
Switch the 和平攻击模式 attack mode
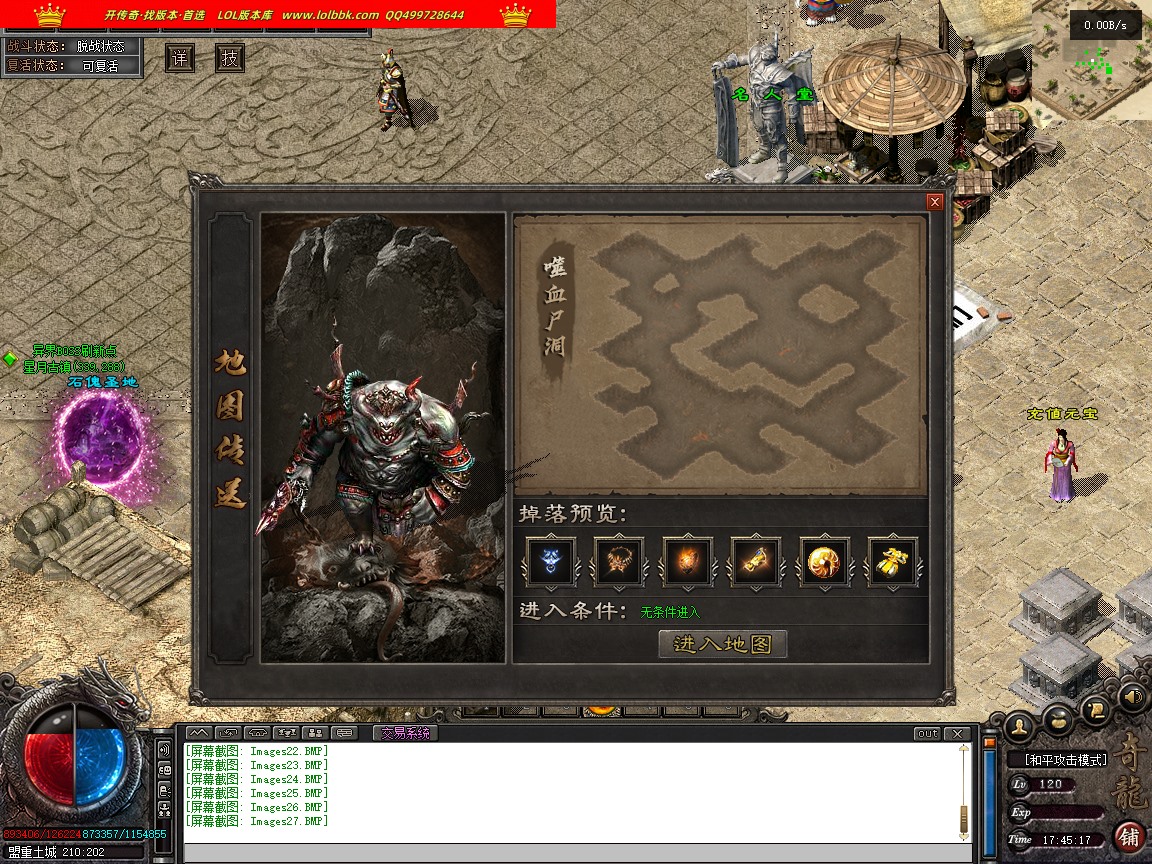[1066, 760]
